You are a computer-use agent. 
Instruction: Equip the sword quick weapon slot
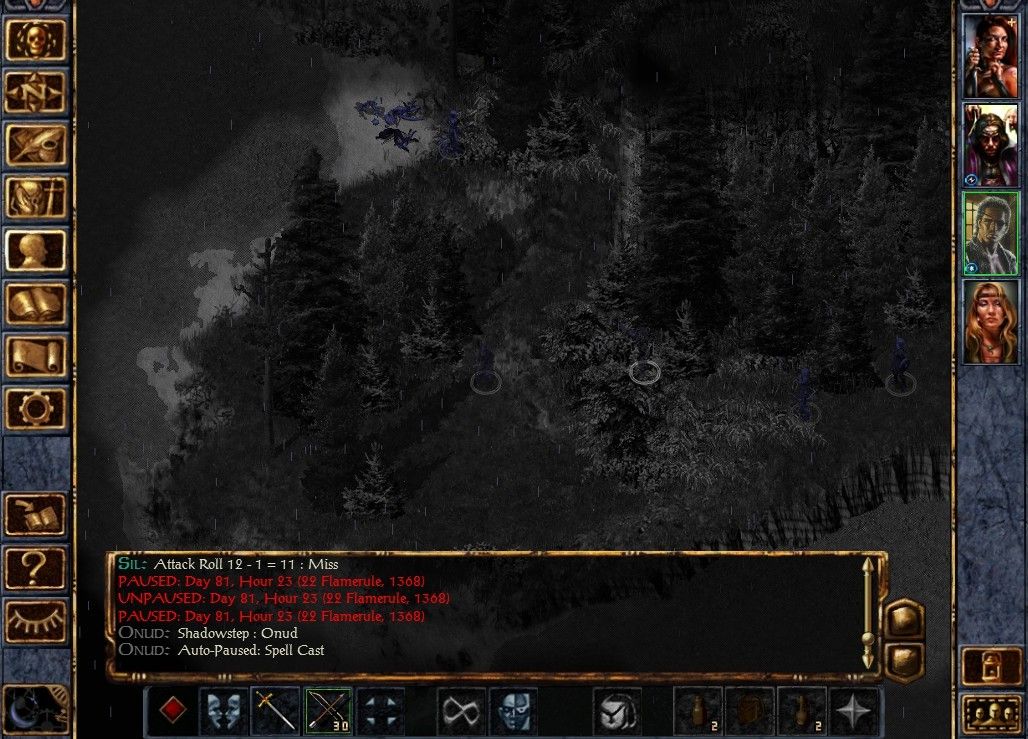[275, 711]
